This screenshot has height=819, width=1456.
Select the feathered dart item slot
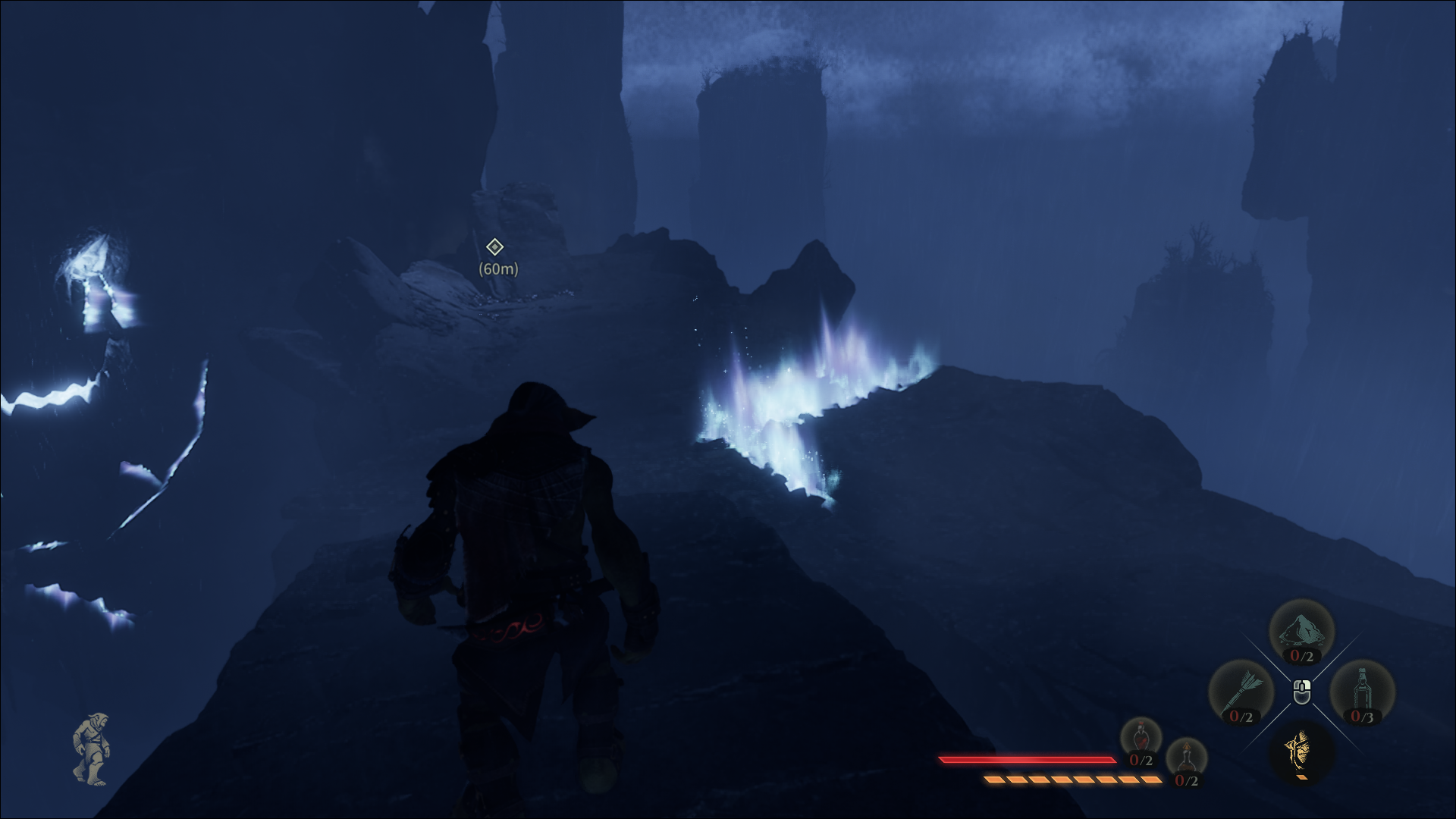pyautogui.click(x=1241, y=692)
